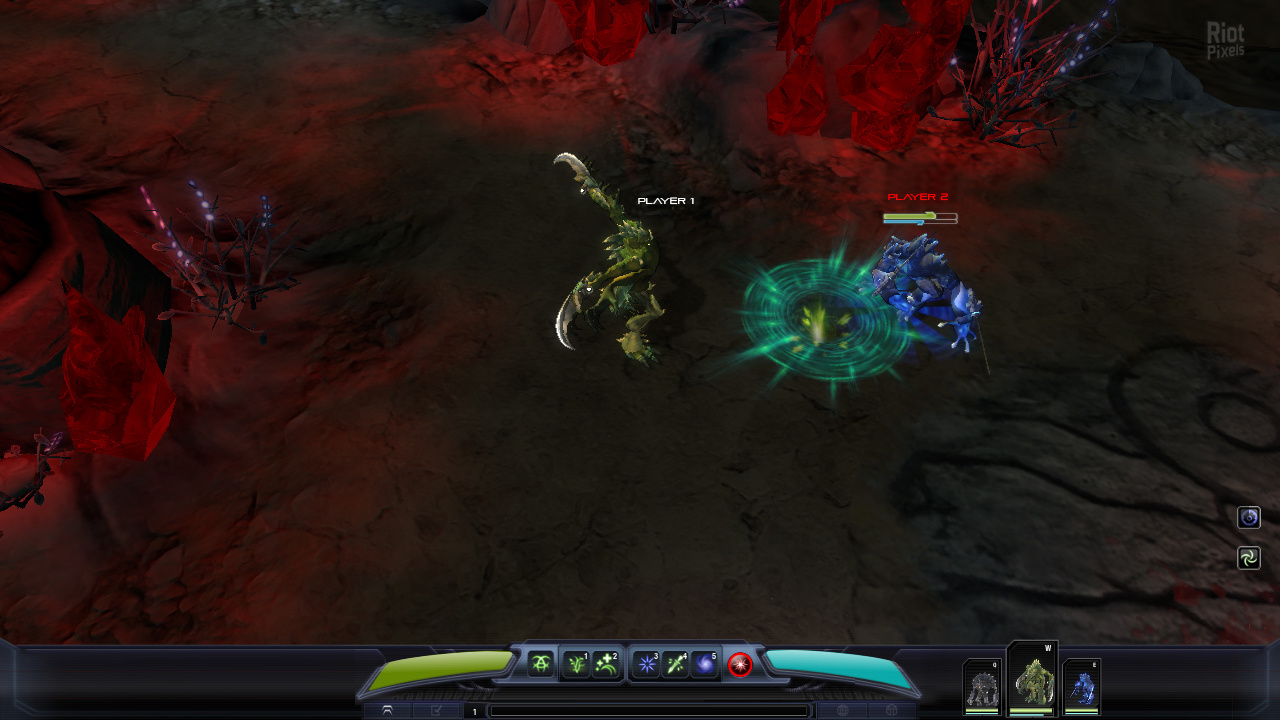Fire the red circular burst ability
The width and height of the screenshot is (1280, 720).
[x=740, y=665]
